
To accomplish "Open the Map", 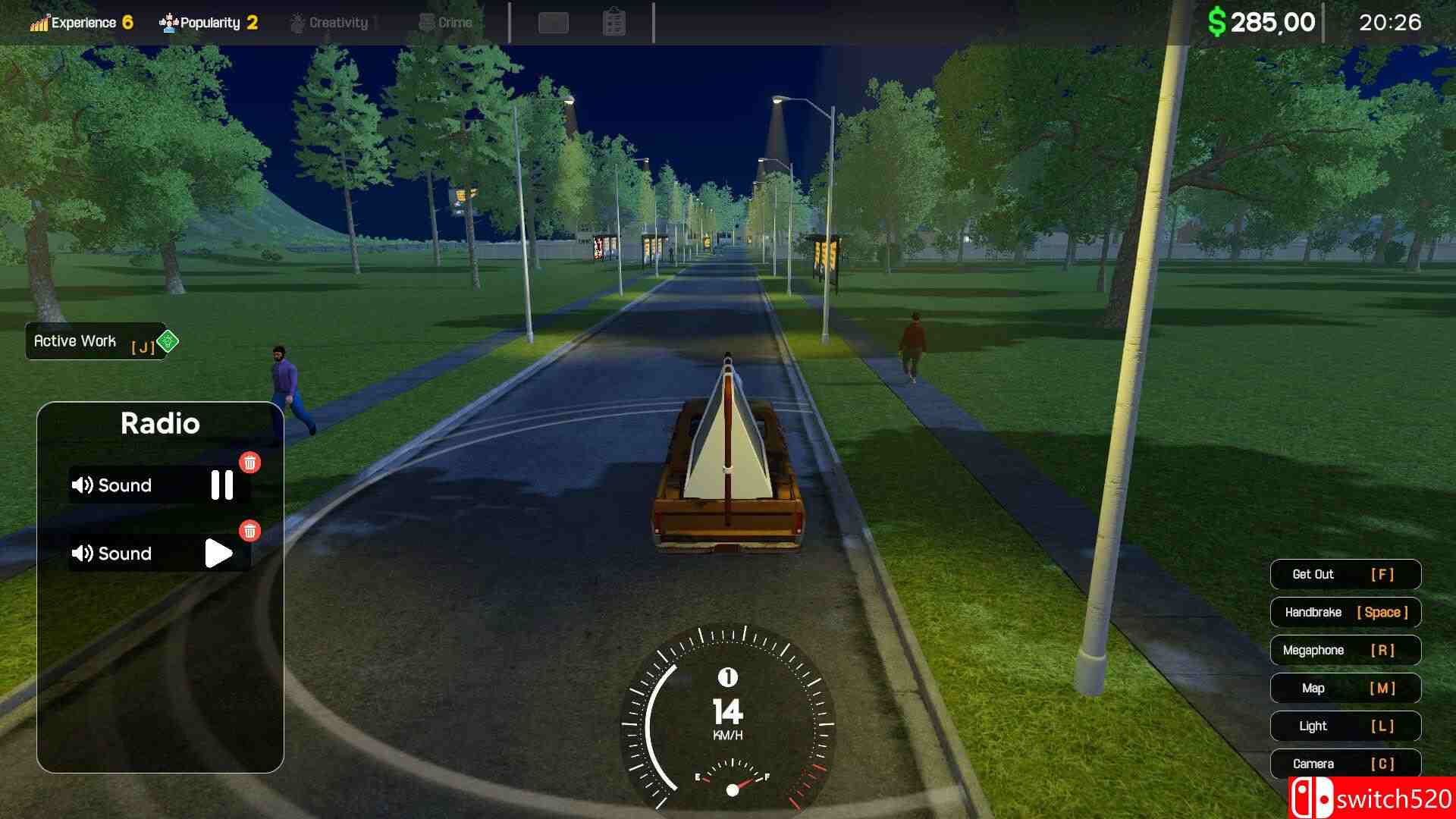I will tap(1345, 688).
